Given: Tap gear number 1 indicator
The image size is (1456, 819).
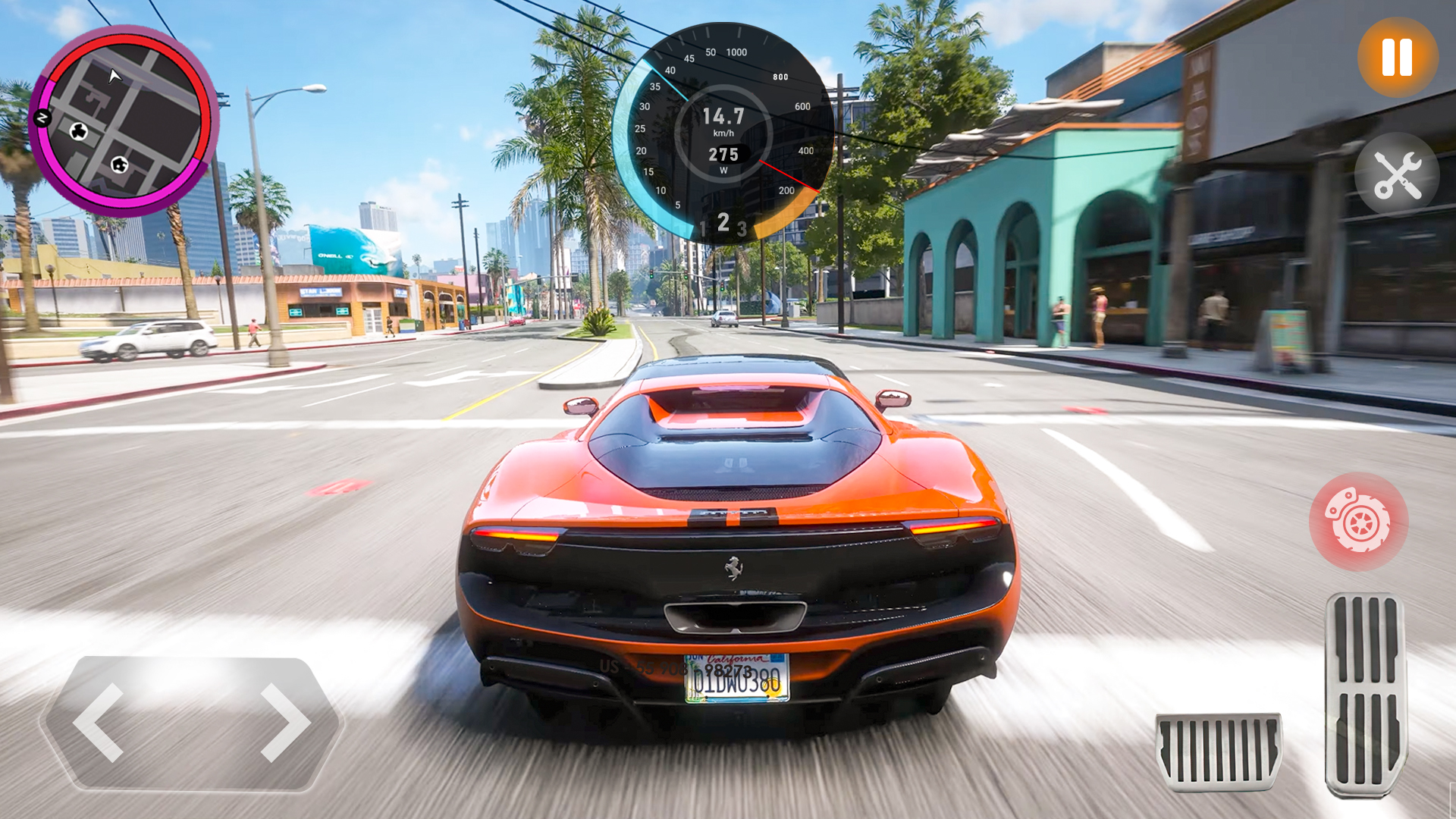Looking at the screenshot, I should coord(704,227).
